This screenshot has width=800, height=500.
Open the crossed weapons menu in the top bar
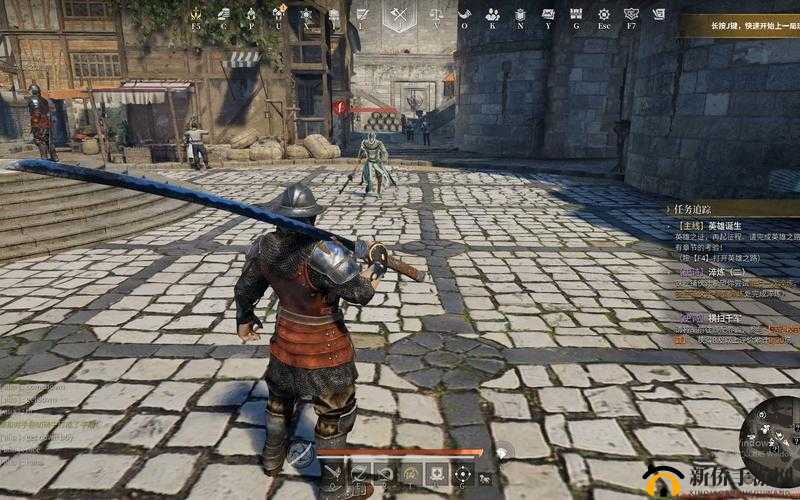click(398, 14)
